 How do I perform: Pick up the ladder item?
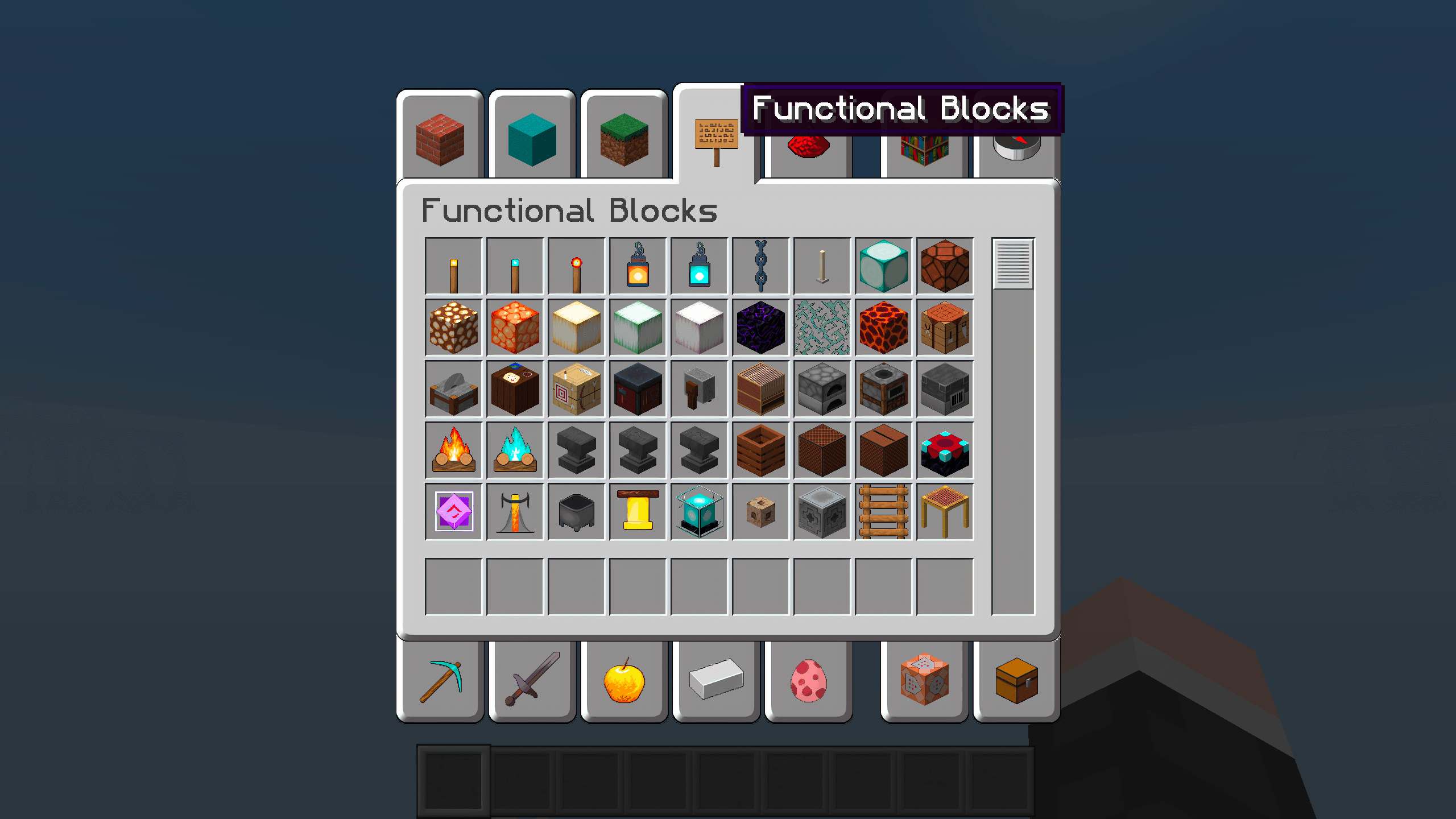883,511
